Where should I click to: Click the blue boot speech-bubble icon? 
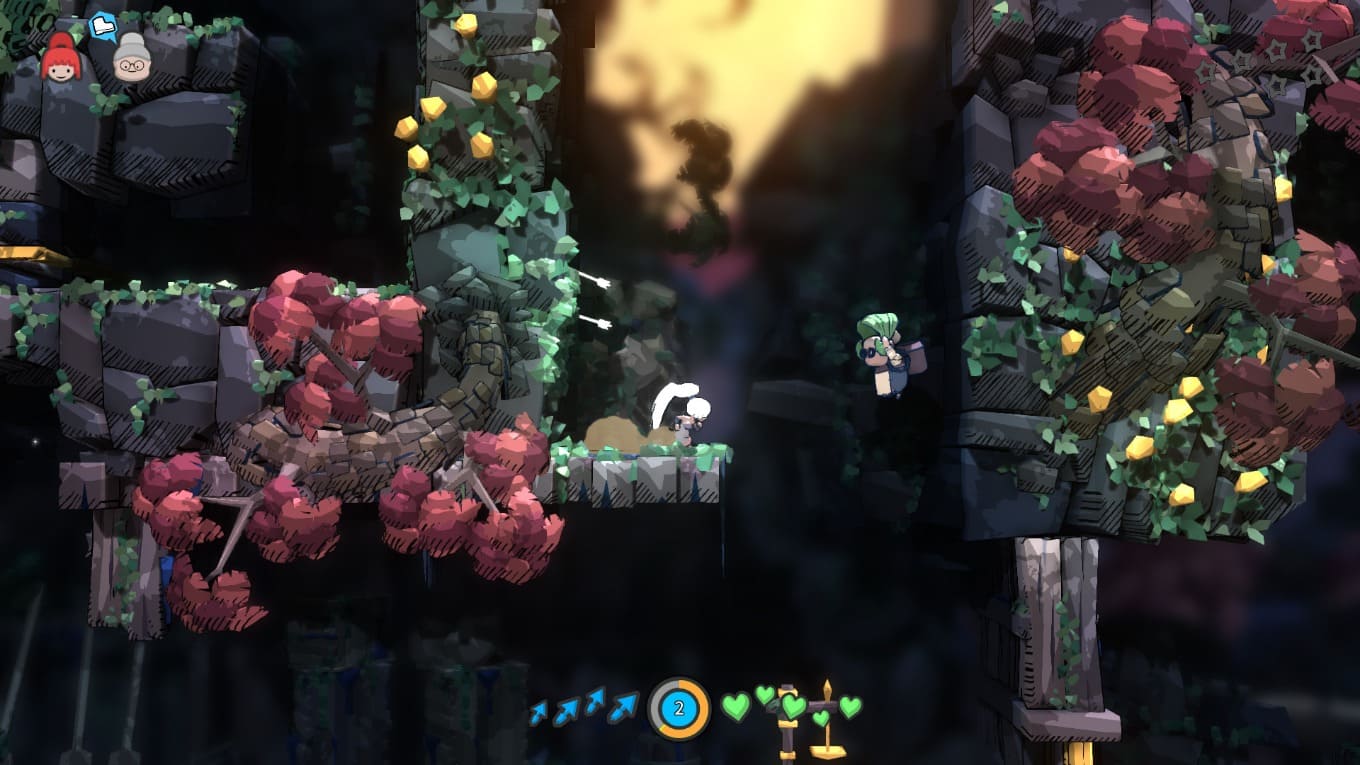click(x=103, y=26)
